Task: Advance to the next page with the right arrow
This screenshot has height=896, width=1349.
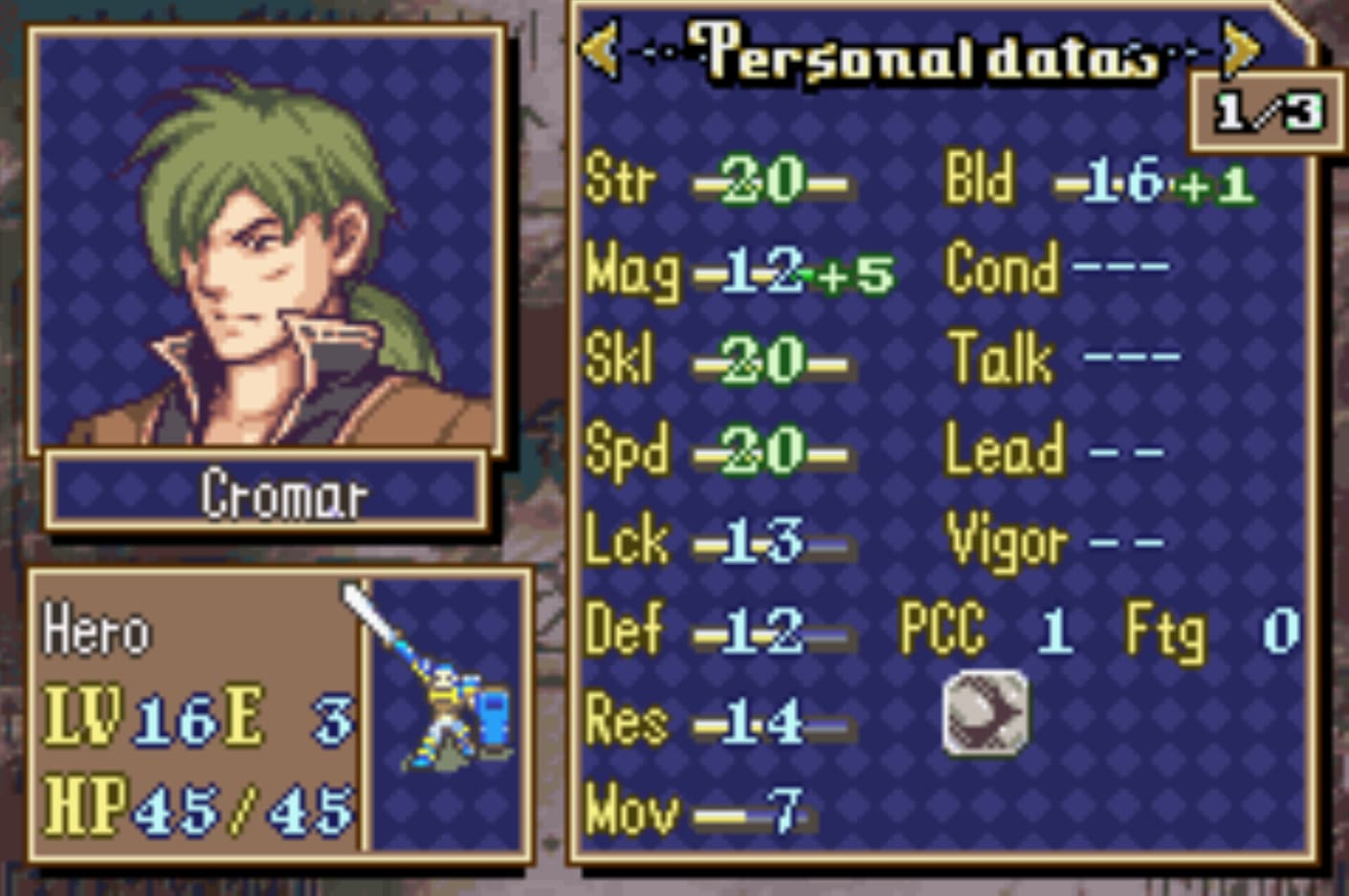Action: point(1241,48)
